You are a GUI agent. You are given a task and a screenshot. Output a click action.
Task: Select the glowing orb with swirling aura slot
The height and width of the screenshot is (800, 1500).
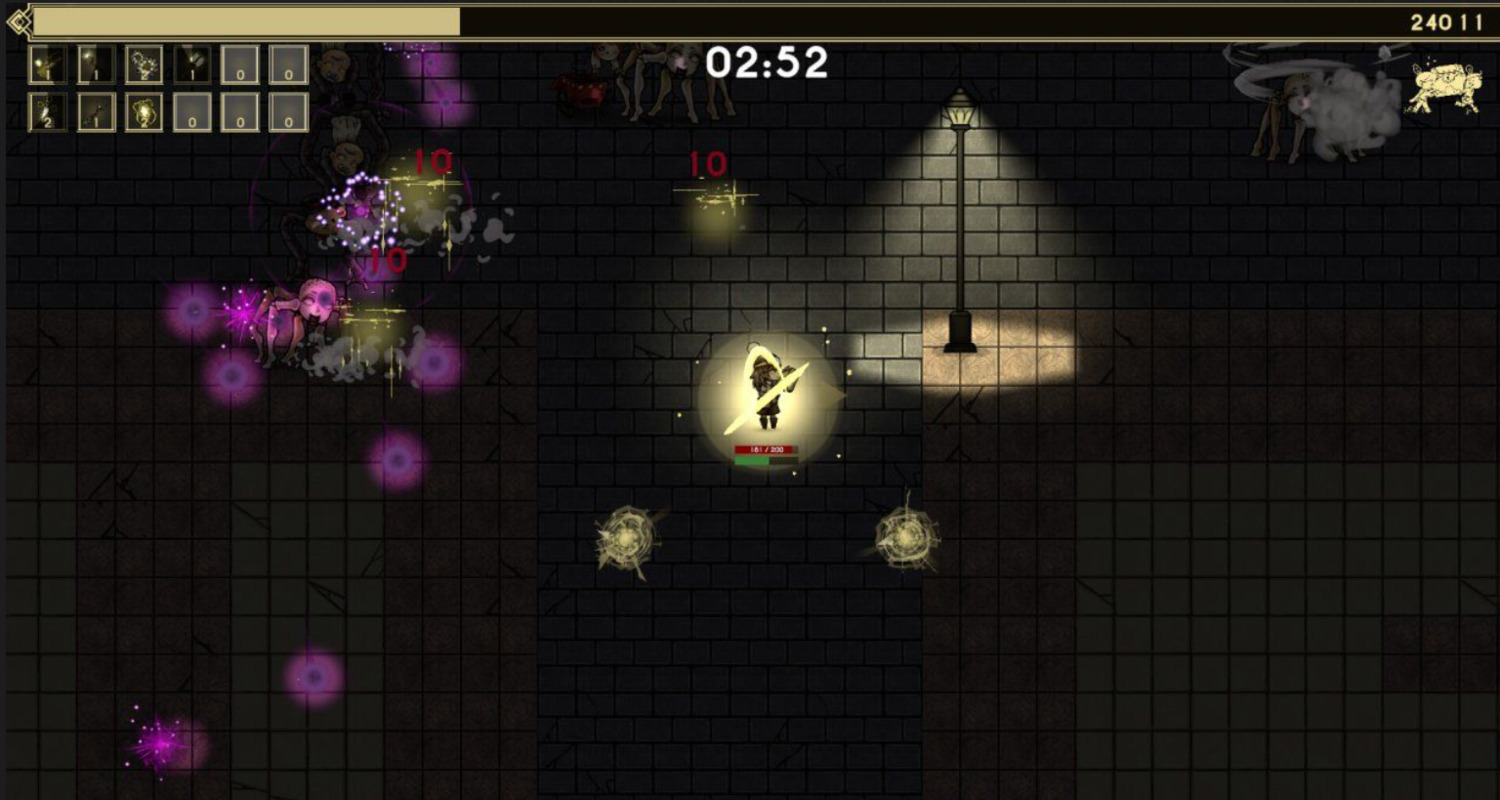pos(144,112)
